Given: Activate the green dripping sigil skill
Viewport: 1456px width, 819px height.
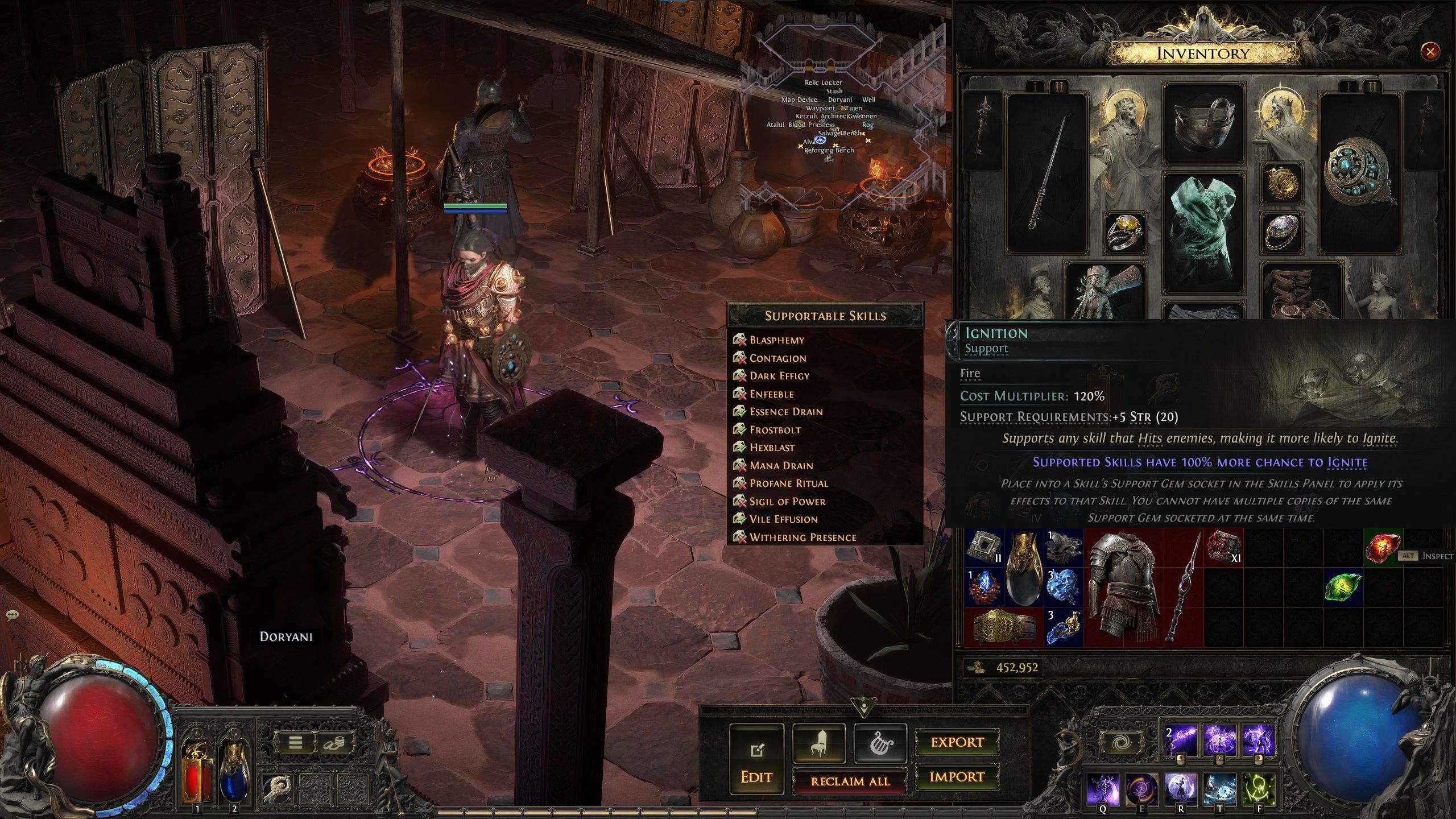Looking at the screenshot, I should (1258, 789).
